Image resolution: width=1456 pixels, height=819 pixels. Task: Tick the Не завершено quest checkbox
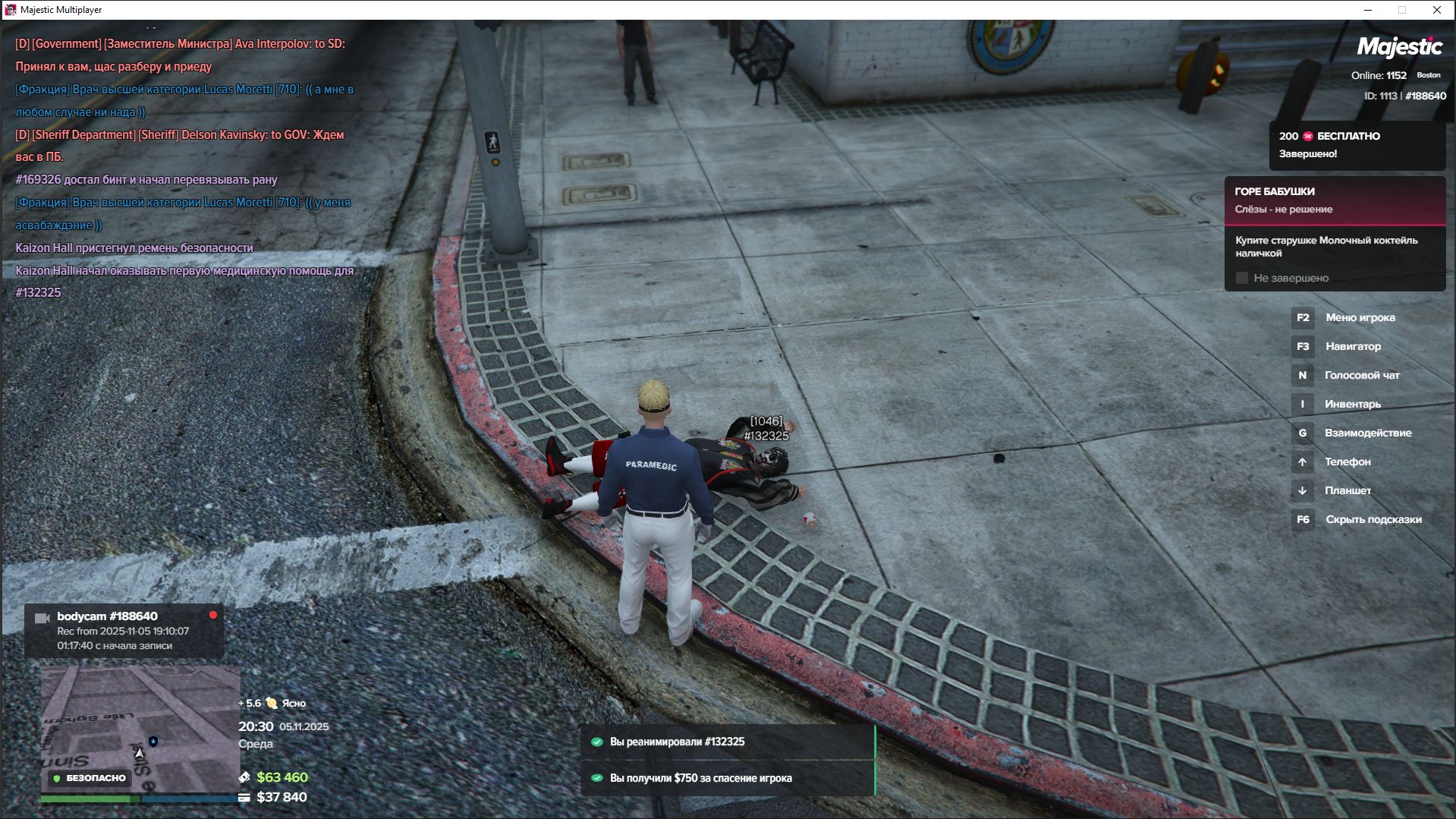[1242, 279]
